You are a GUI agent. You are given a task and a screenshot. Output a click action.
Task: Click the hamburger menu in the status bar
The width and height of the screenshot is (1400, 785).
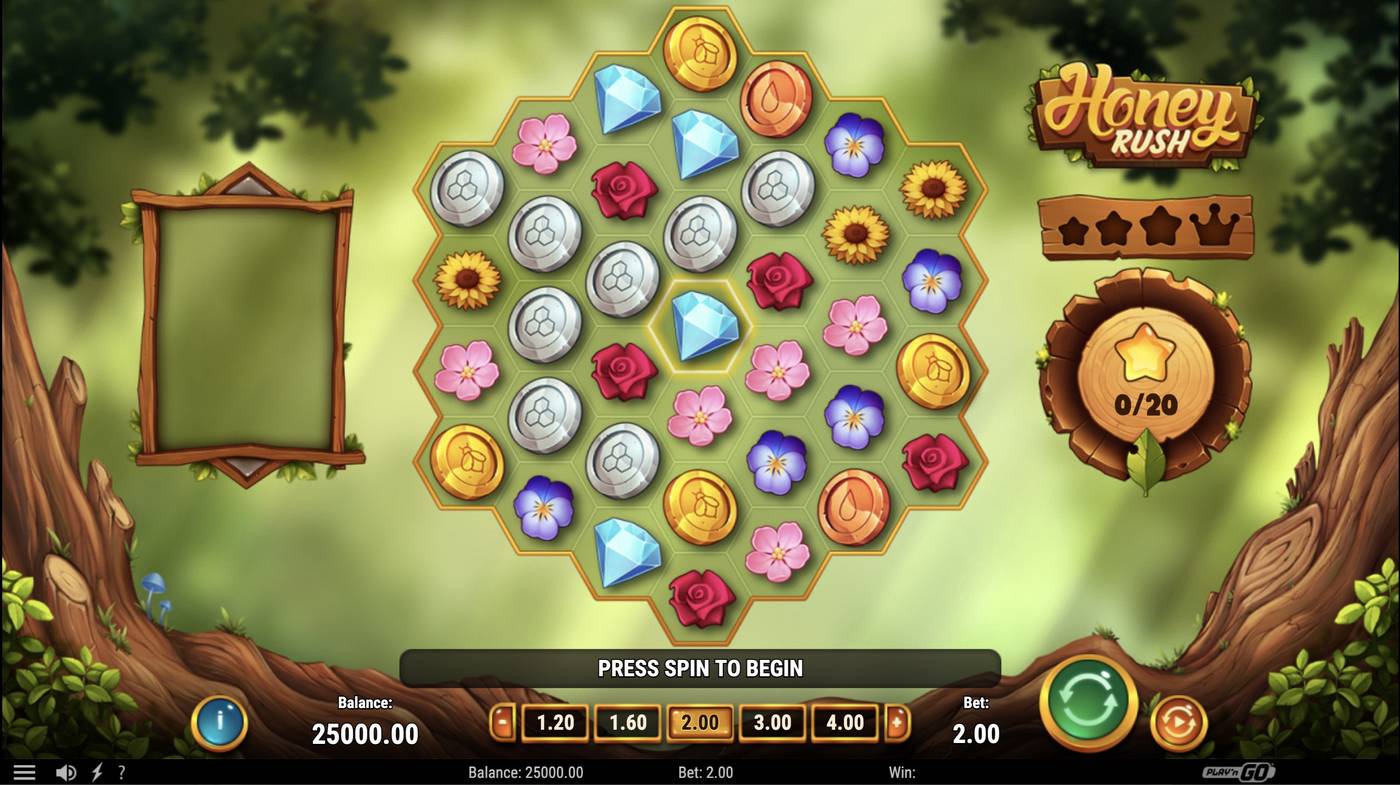(26, 771)
